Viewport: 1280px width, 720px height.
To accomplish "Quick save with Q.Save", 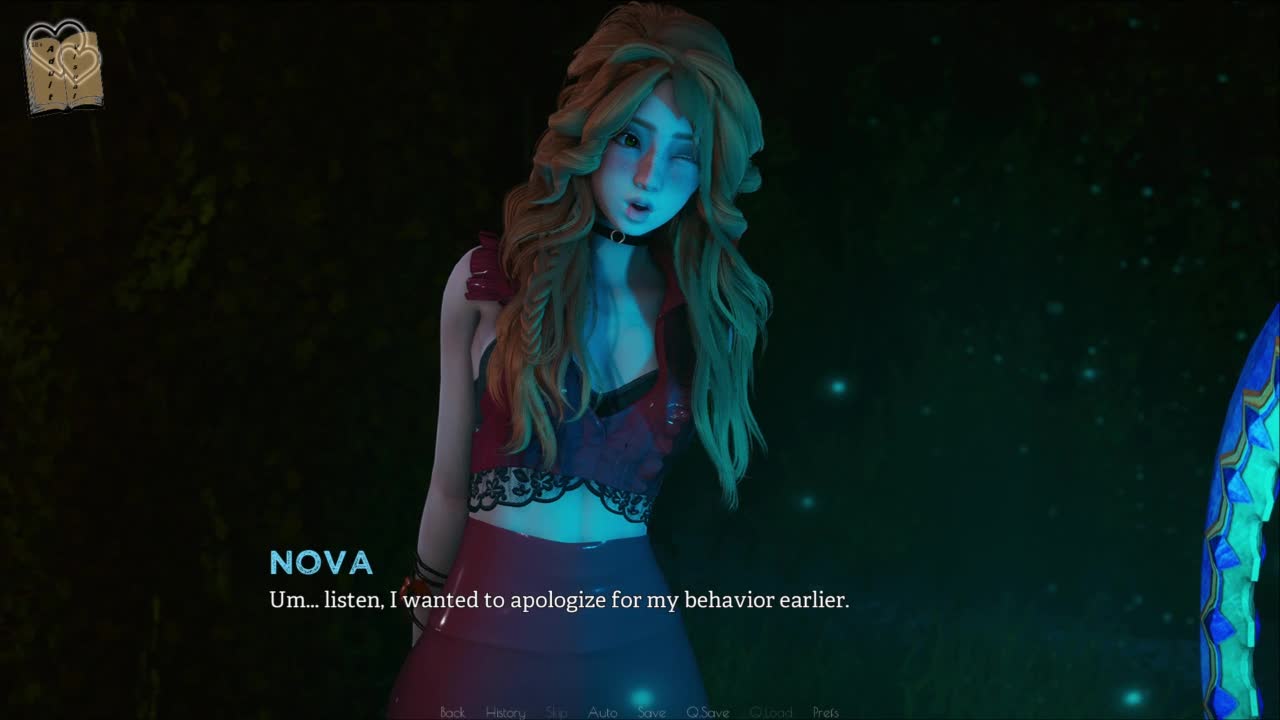I will point(707,712).
